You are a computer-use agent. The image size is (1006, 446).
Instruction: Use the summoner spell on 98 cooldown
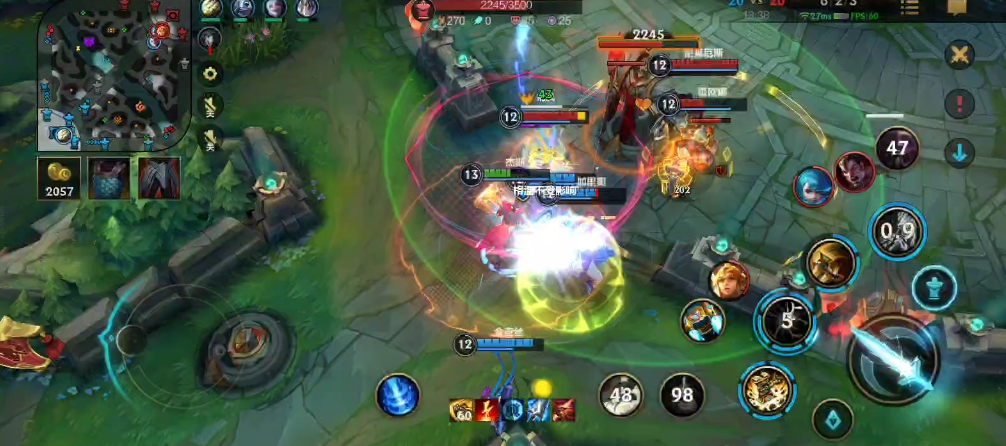683,395
